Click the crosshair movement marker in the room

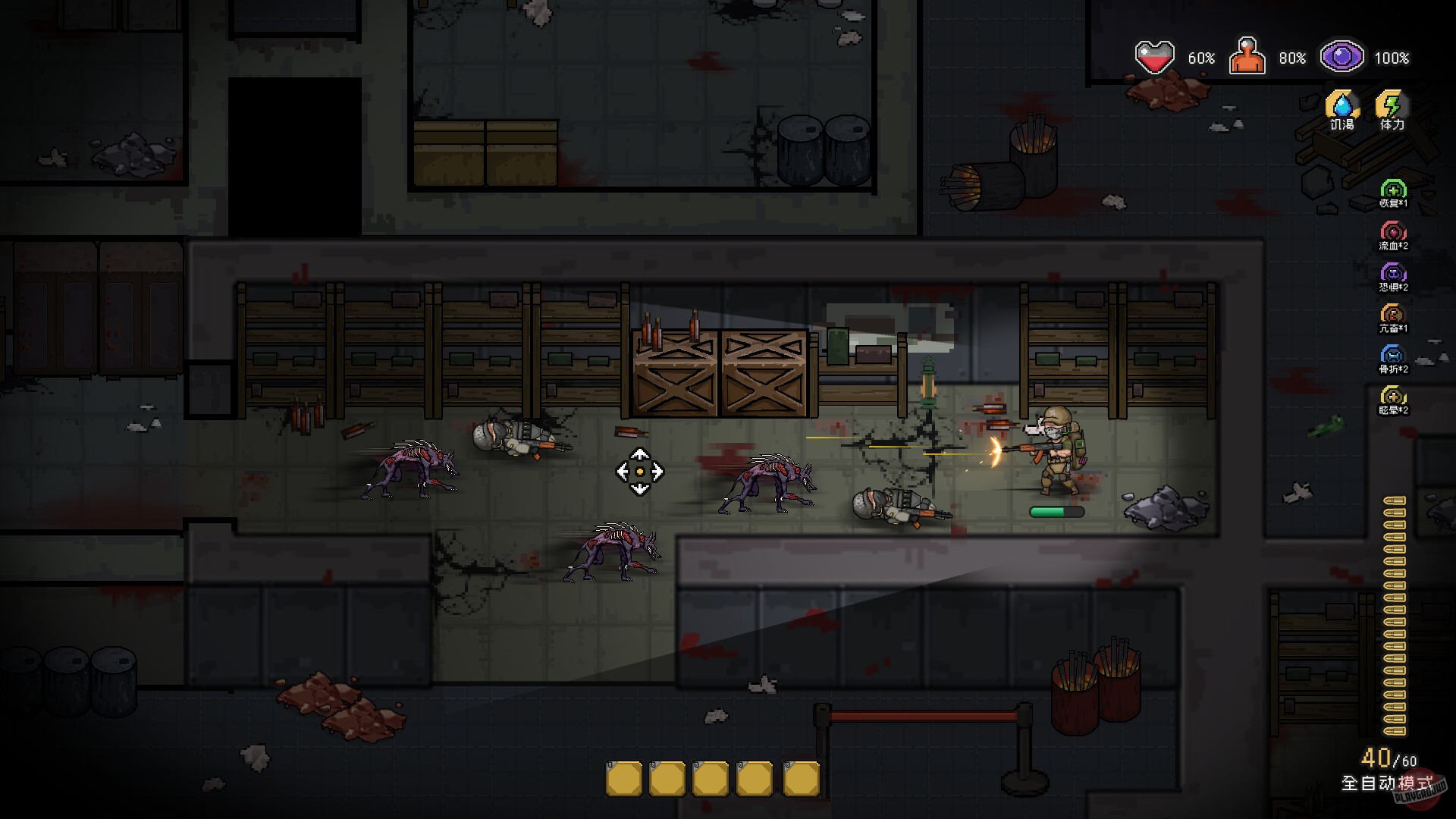639,472
